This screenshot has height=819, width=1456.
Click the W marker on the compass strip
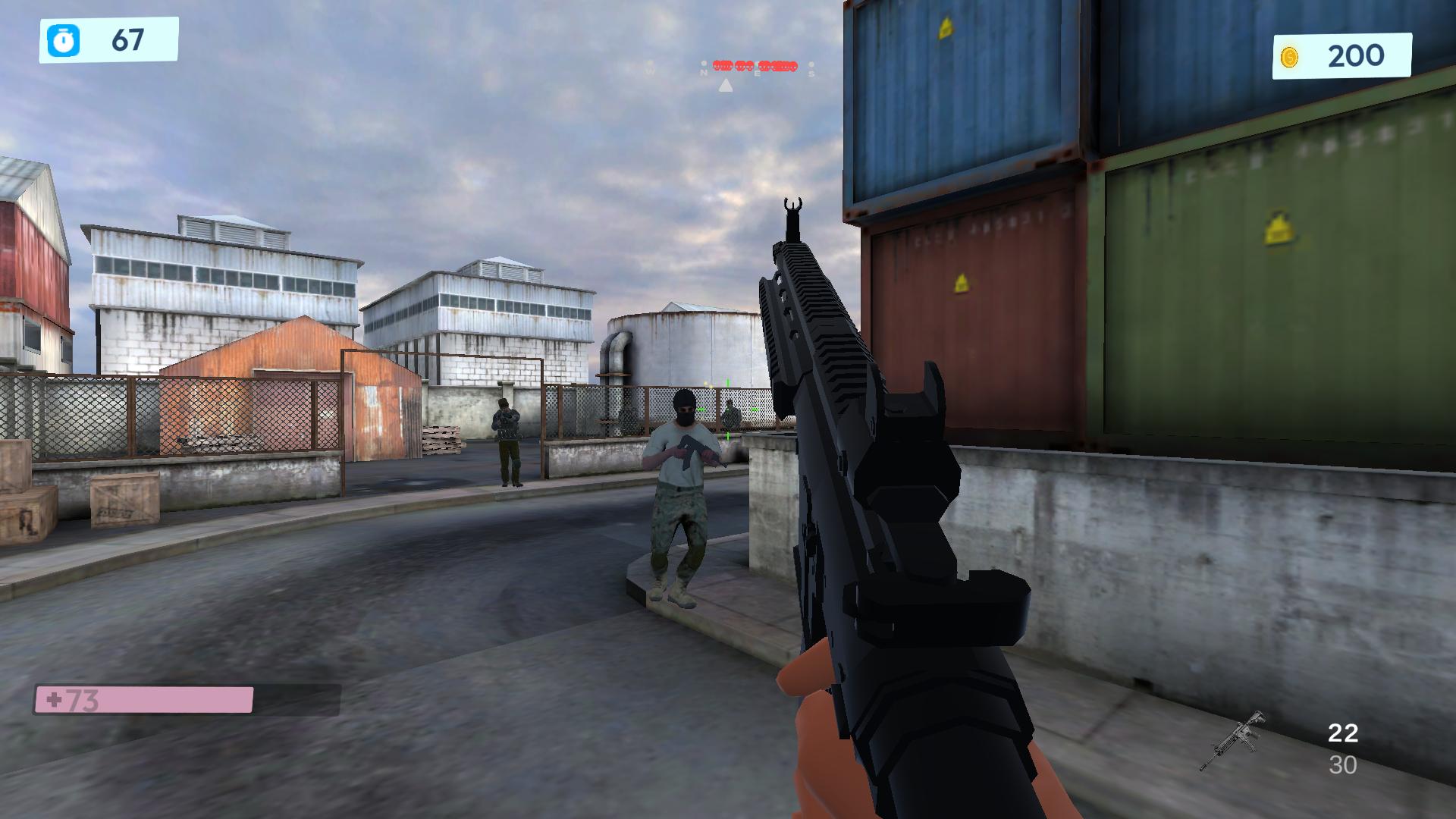[651, 71]
